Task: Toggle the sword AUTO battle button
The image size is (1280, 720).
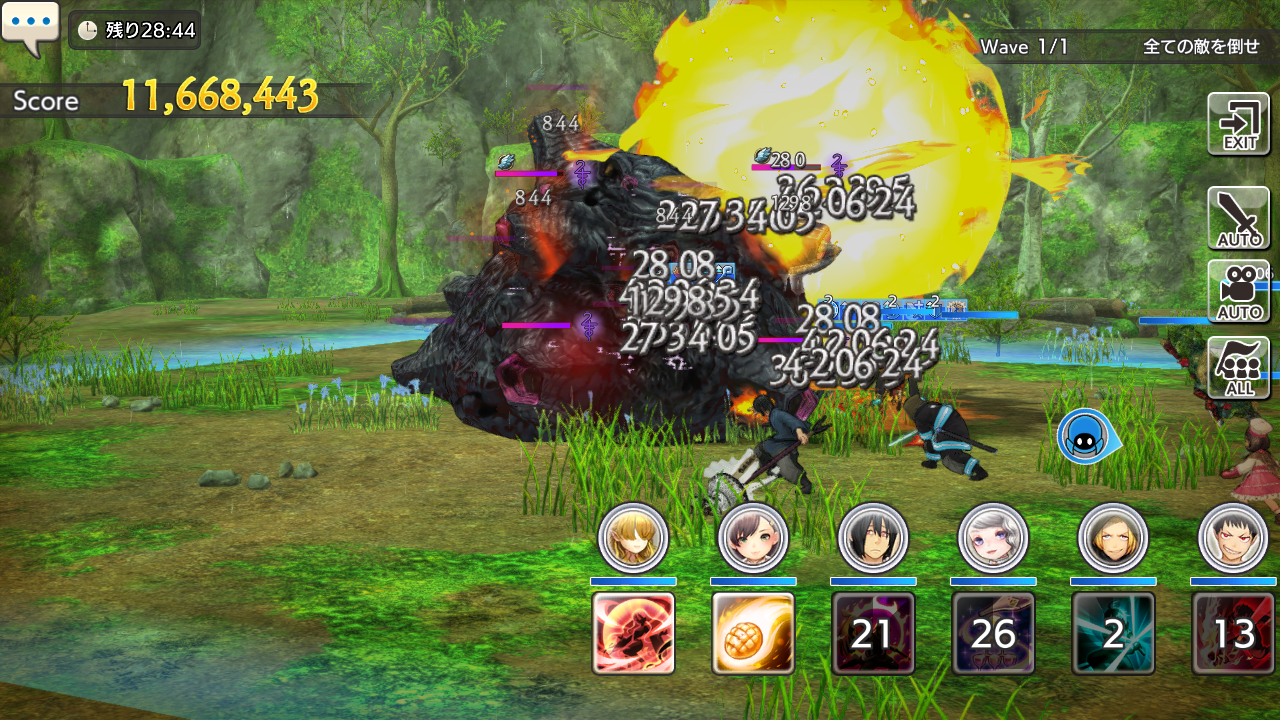Action: coord(1238,217)
